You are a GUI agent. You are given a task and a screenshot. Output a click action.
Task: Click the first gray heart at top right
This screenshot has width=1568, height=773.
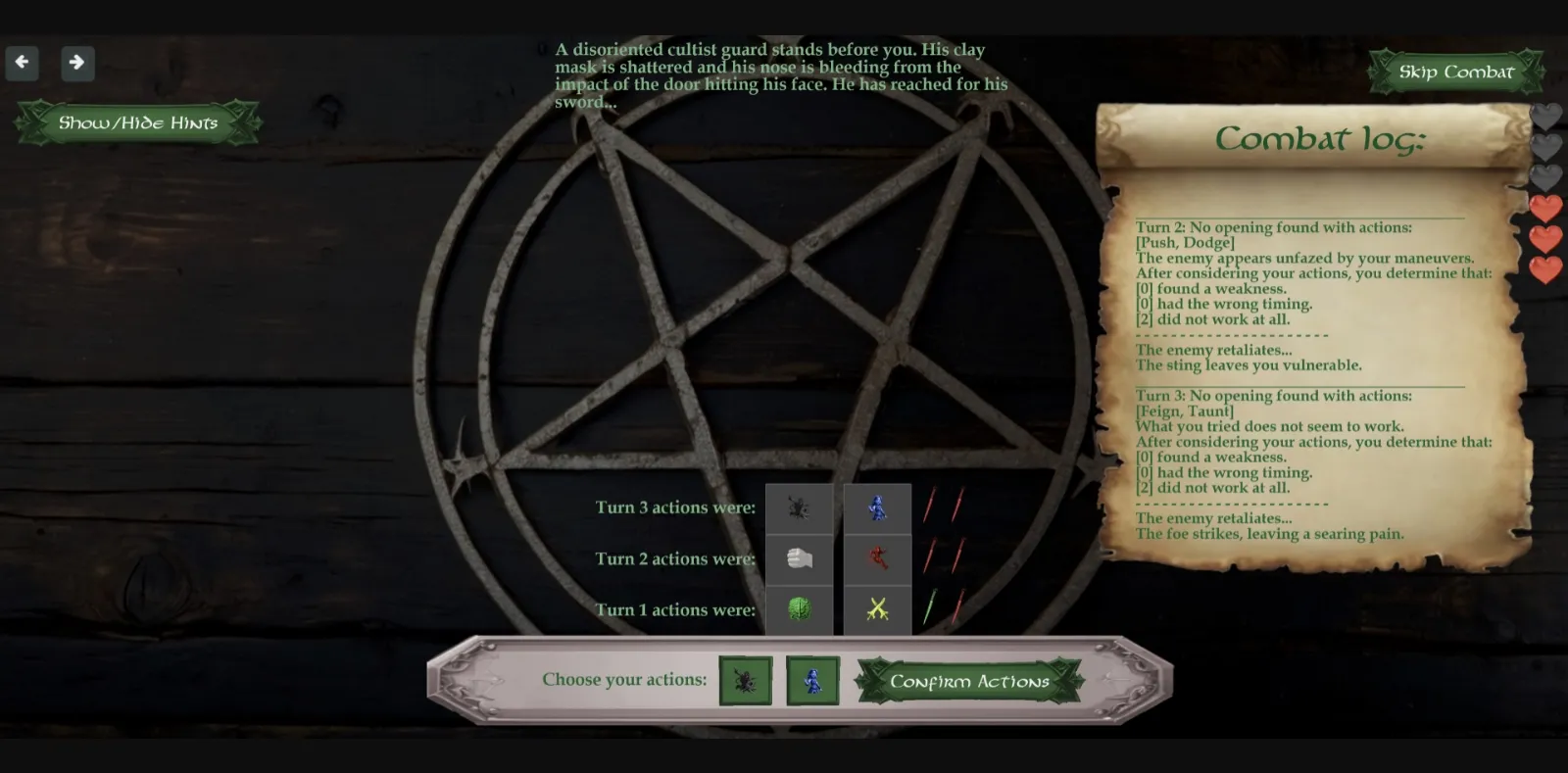1545,116
